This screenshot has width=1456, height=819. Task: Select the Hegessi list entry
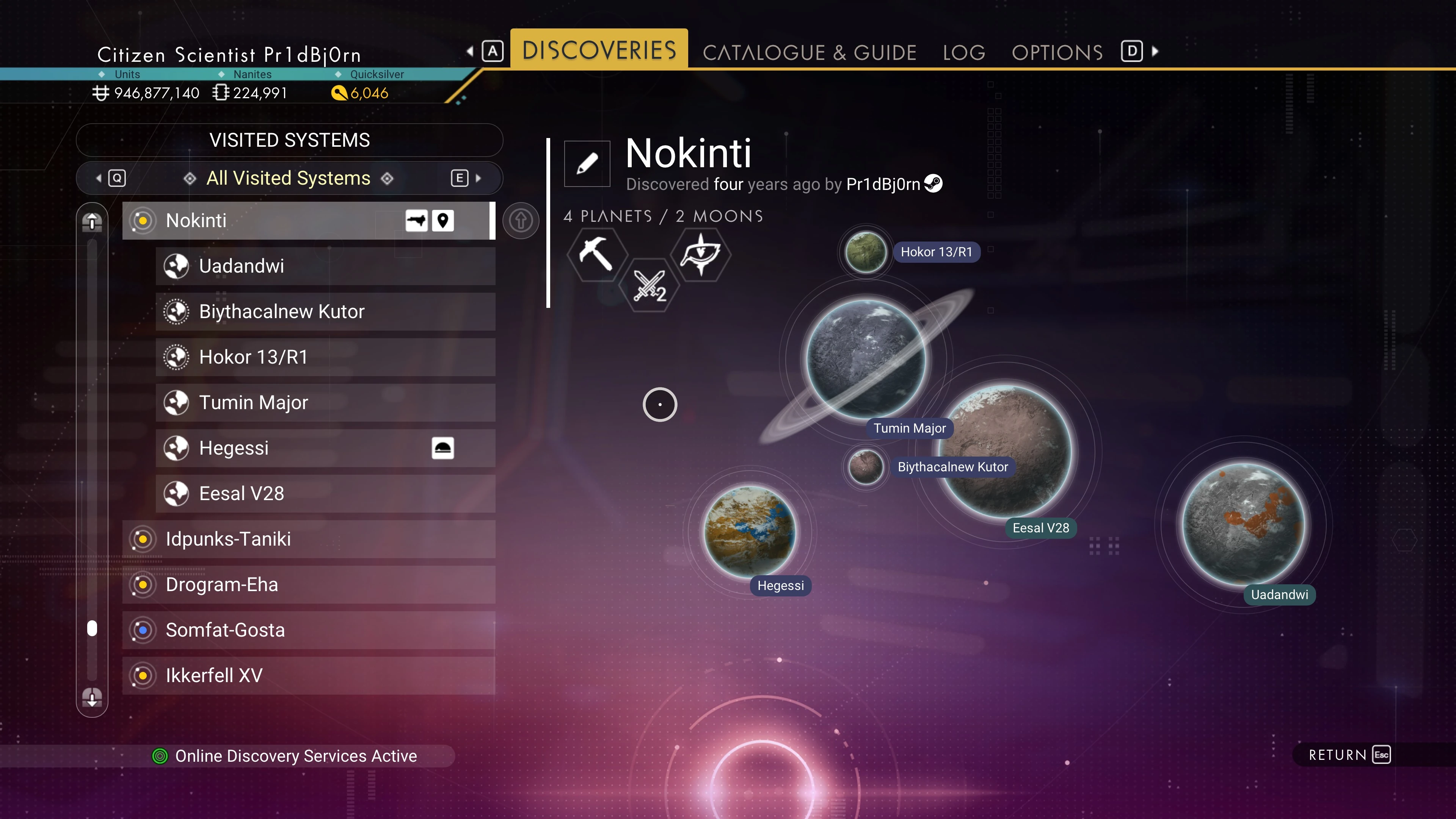pyautogui.click(x=325, y=448)
